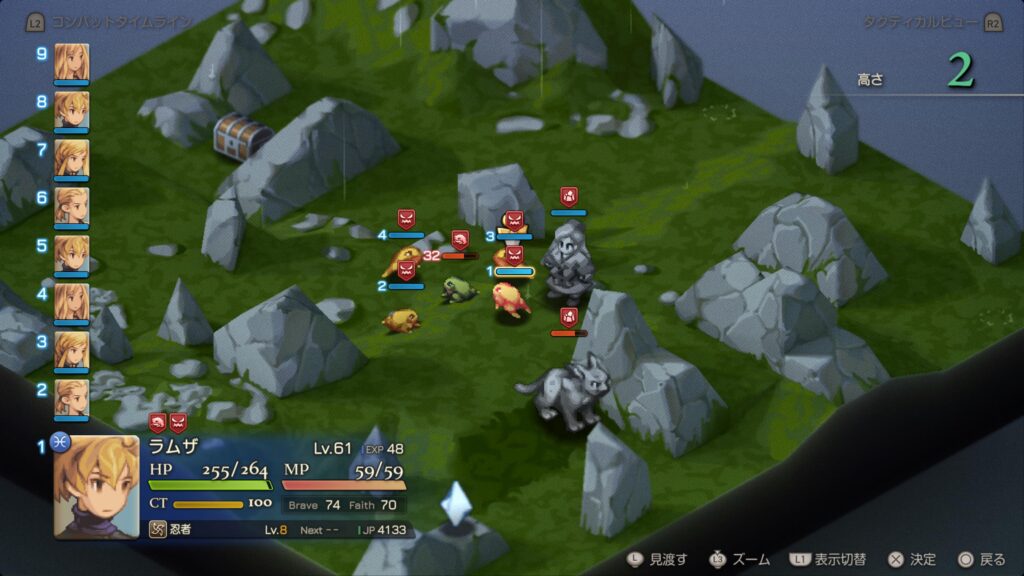This screenshot has width=1024, height=576.
Task: Open Ramza's large character portrait
Action: pos(96,485)
